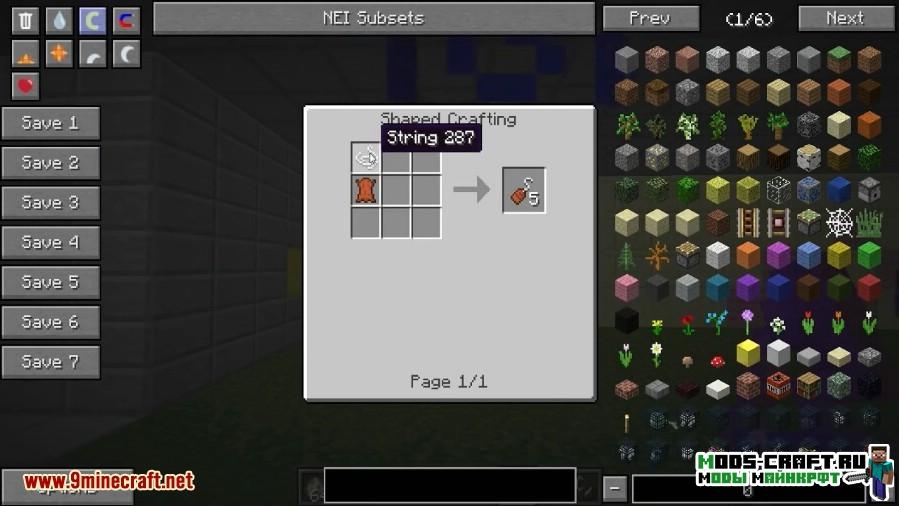Decrease item quantity with the minus button

pos(616,489)
